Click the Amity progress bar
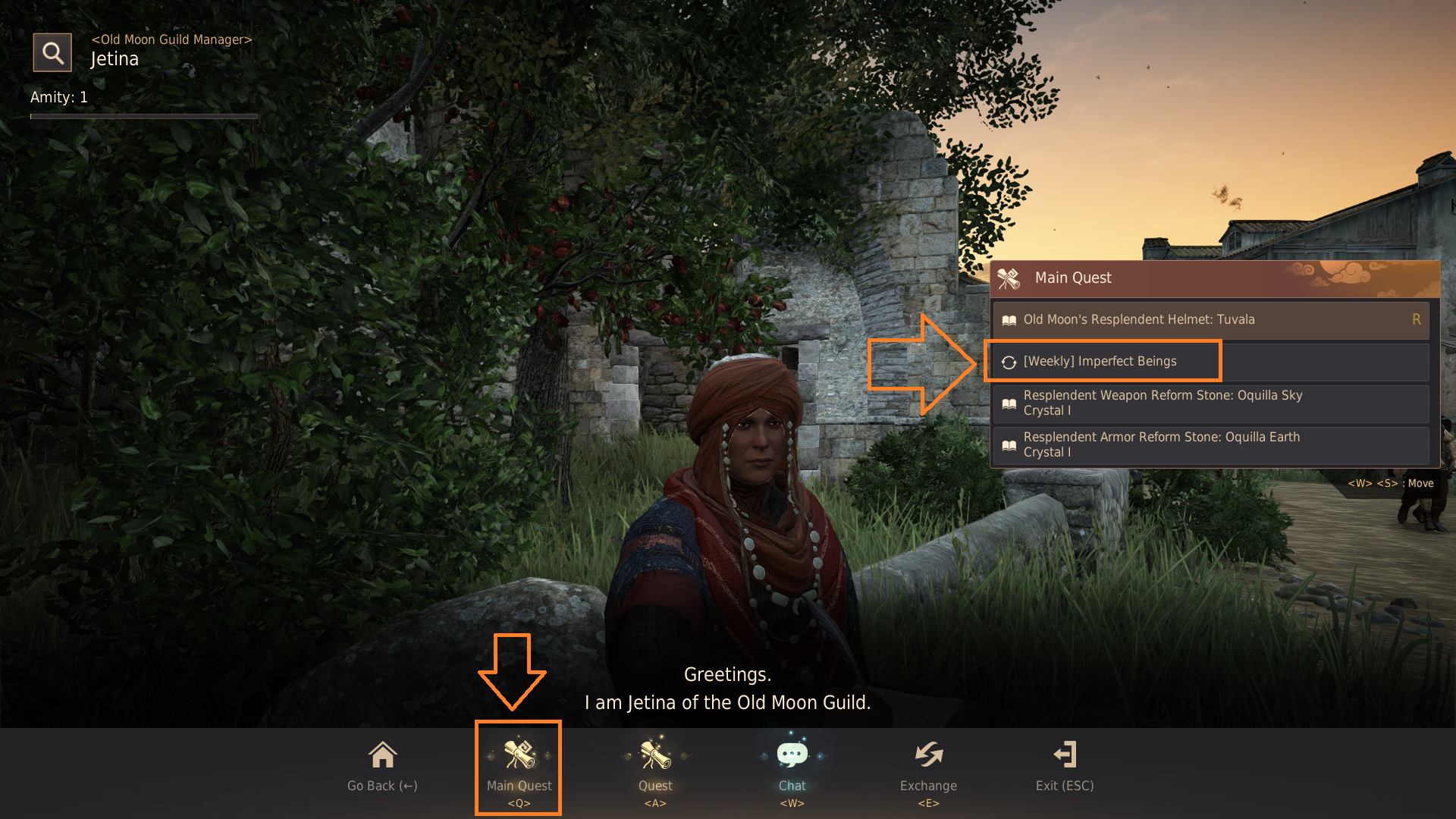This screenshot has width=1456, height=819. coord(143,117)
